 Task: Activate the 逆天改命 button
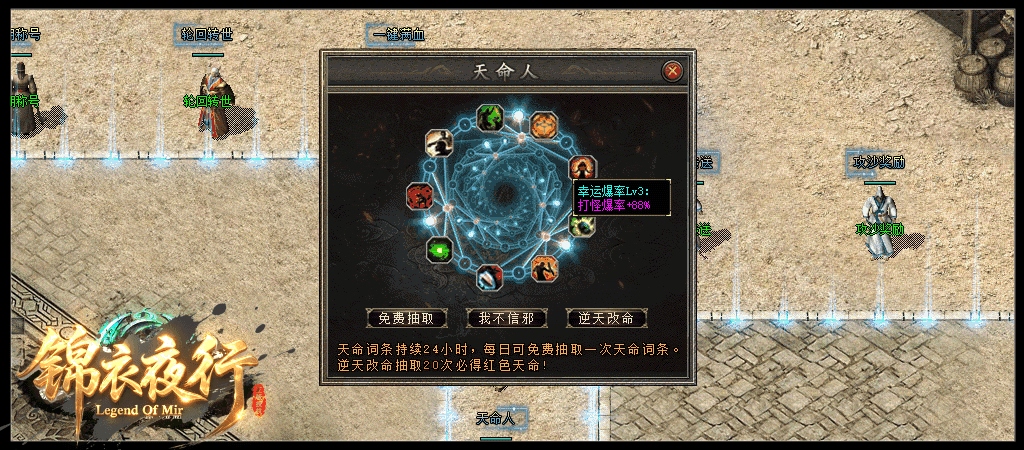click(x=607, y=318)
